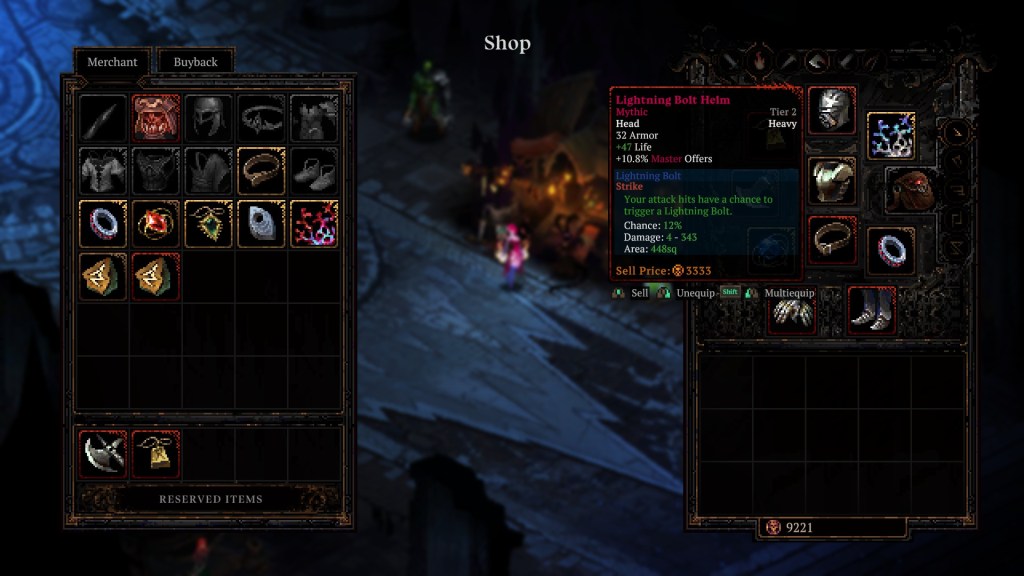Select the gray boots in merchant stock

point(314,170)
